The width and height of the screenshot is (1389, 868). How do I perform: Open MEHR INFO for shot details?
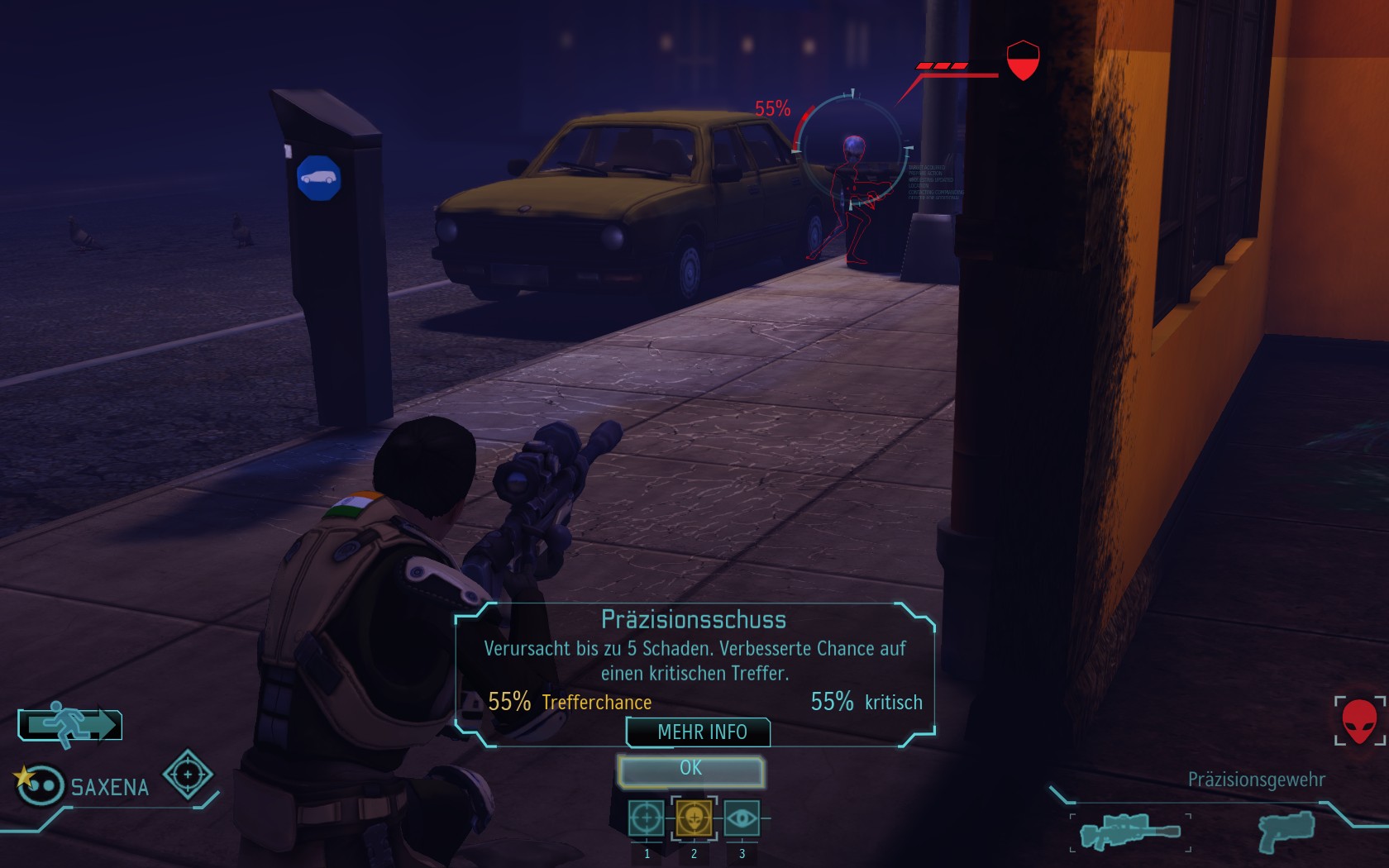click(699, 732)
